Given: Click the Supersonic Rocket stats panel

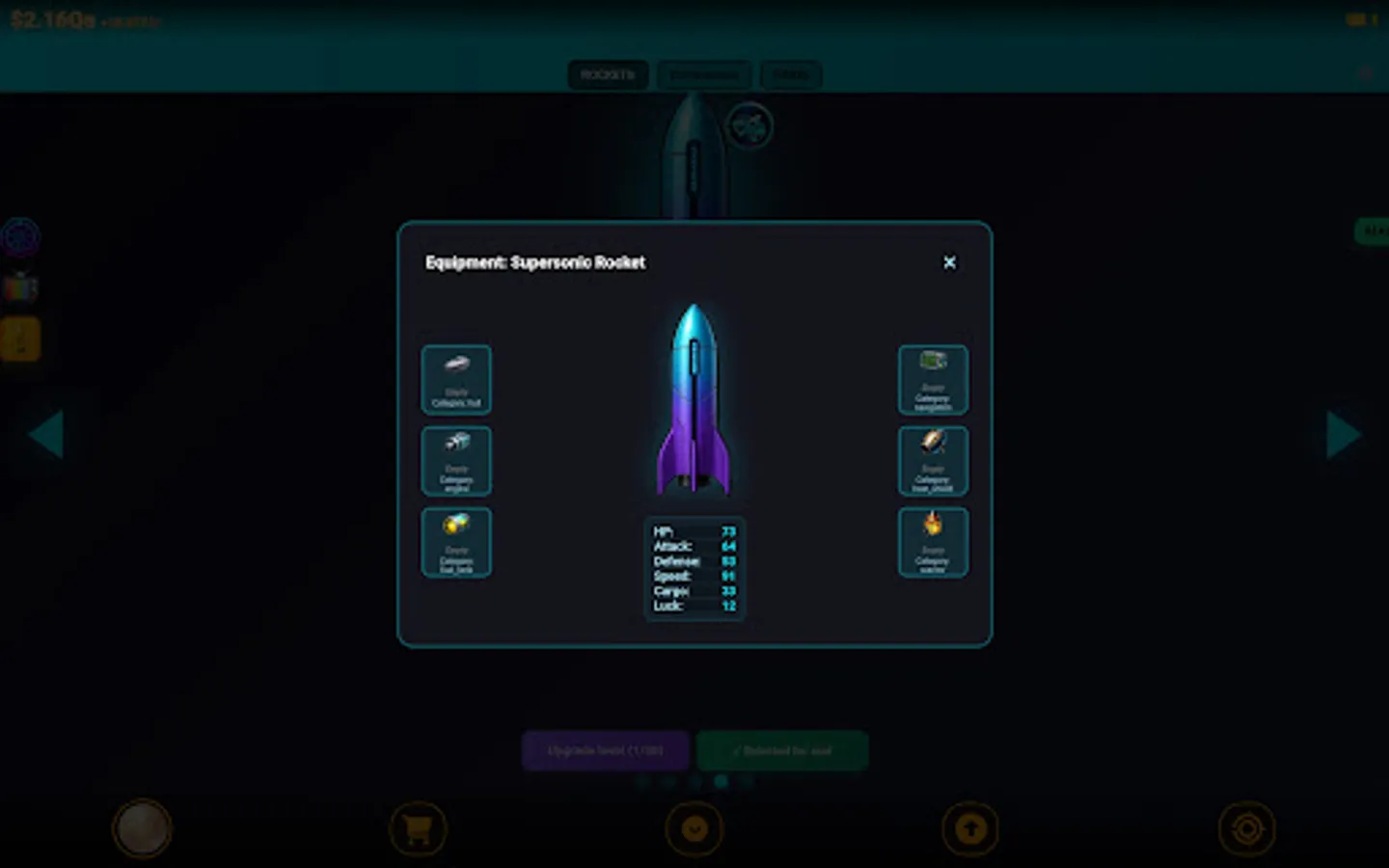Looking at the screenshot, I should click(694, 569).
